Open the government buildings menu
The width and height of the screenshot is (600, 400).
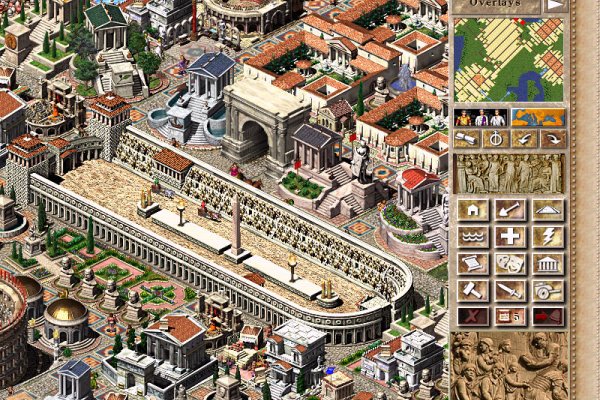(548, 263)
